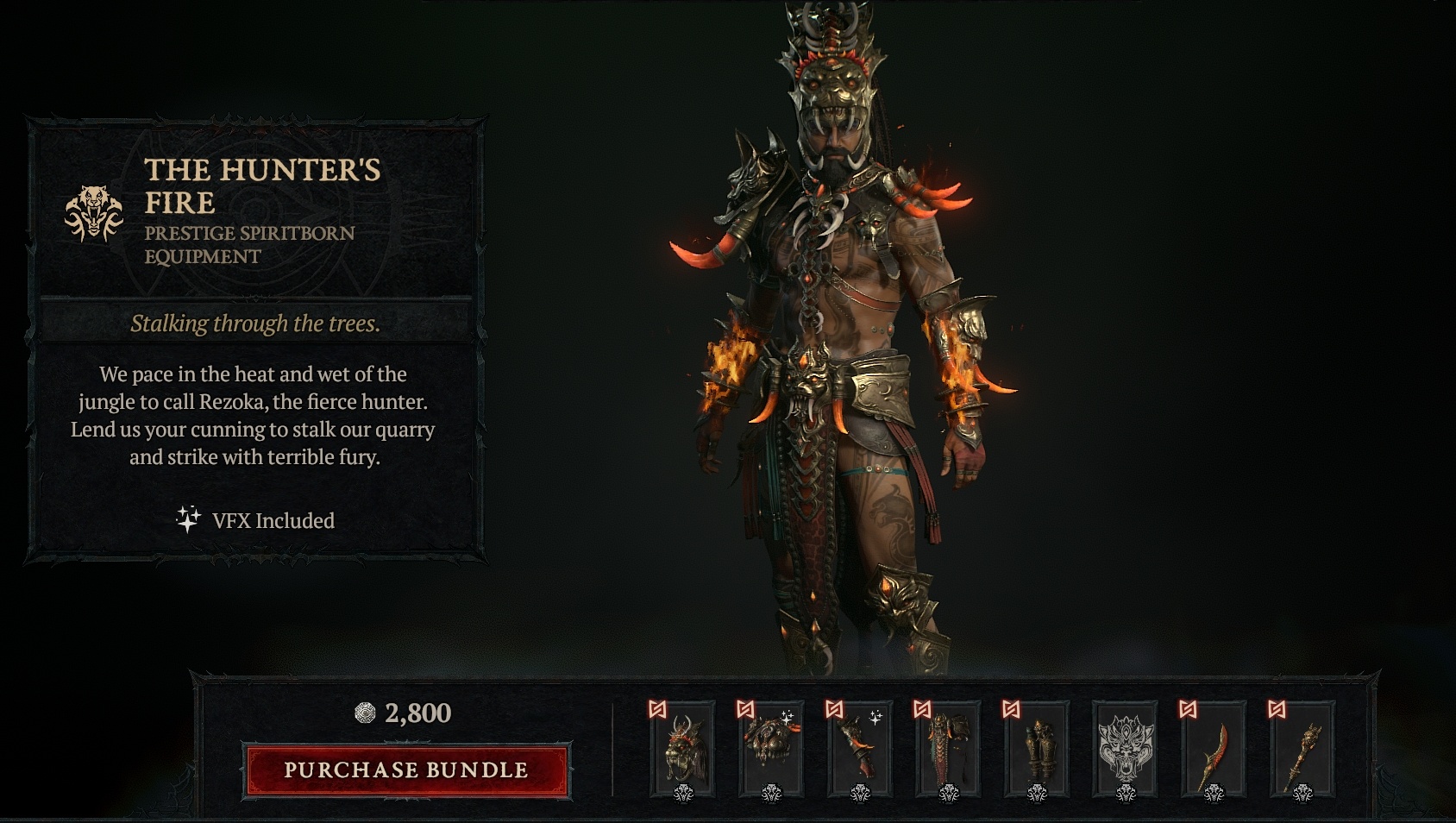This screenshot has width=1456, height=823.
Task: Click the Spiritborn class rune on the helmet card
Action: pos(660,709)
